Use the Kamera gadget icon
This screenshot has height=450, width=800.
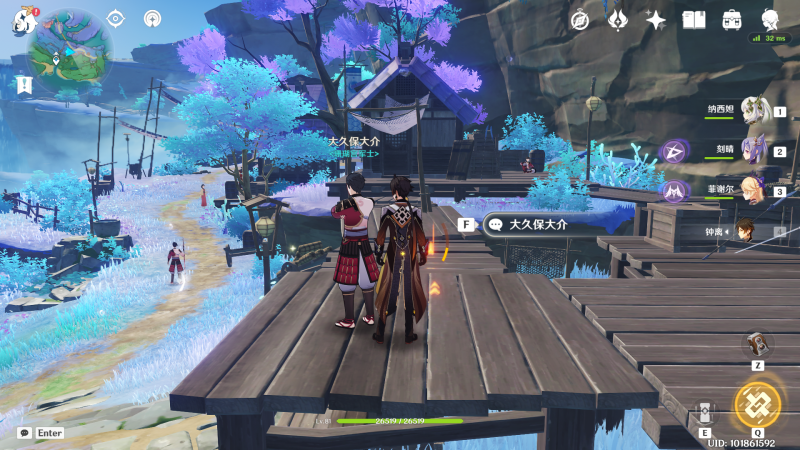pyautogui.click(x=757, y=343)
